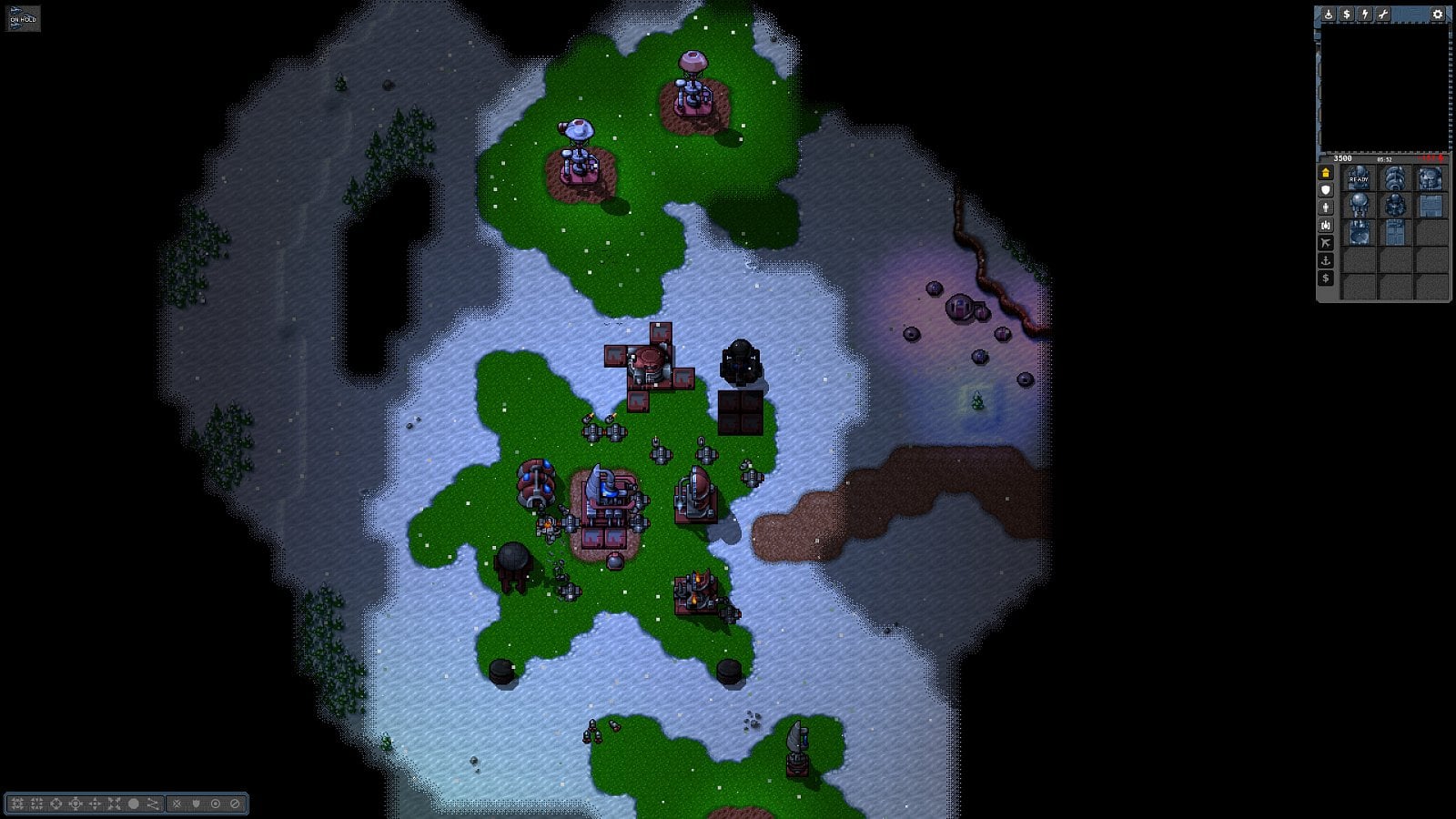Toggle the lightning bolt power button
The height and width of the screenshot is (819, 1456).
click(x=1365, y=15)
